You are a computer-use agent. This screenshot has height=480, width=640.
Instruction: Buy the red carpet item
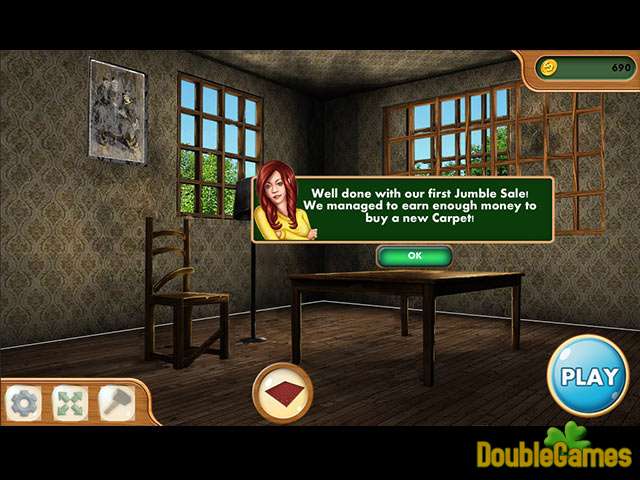pyautogui.click(x=283, y=393)
